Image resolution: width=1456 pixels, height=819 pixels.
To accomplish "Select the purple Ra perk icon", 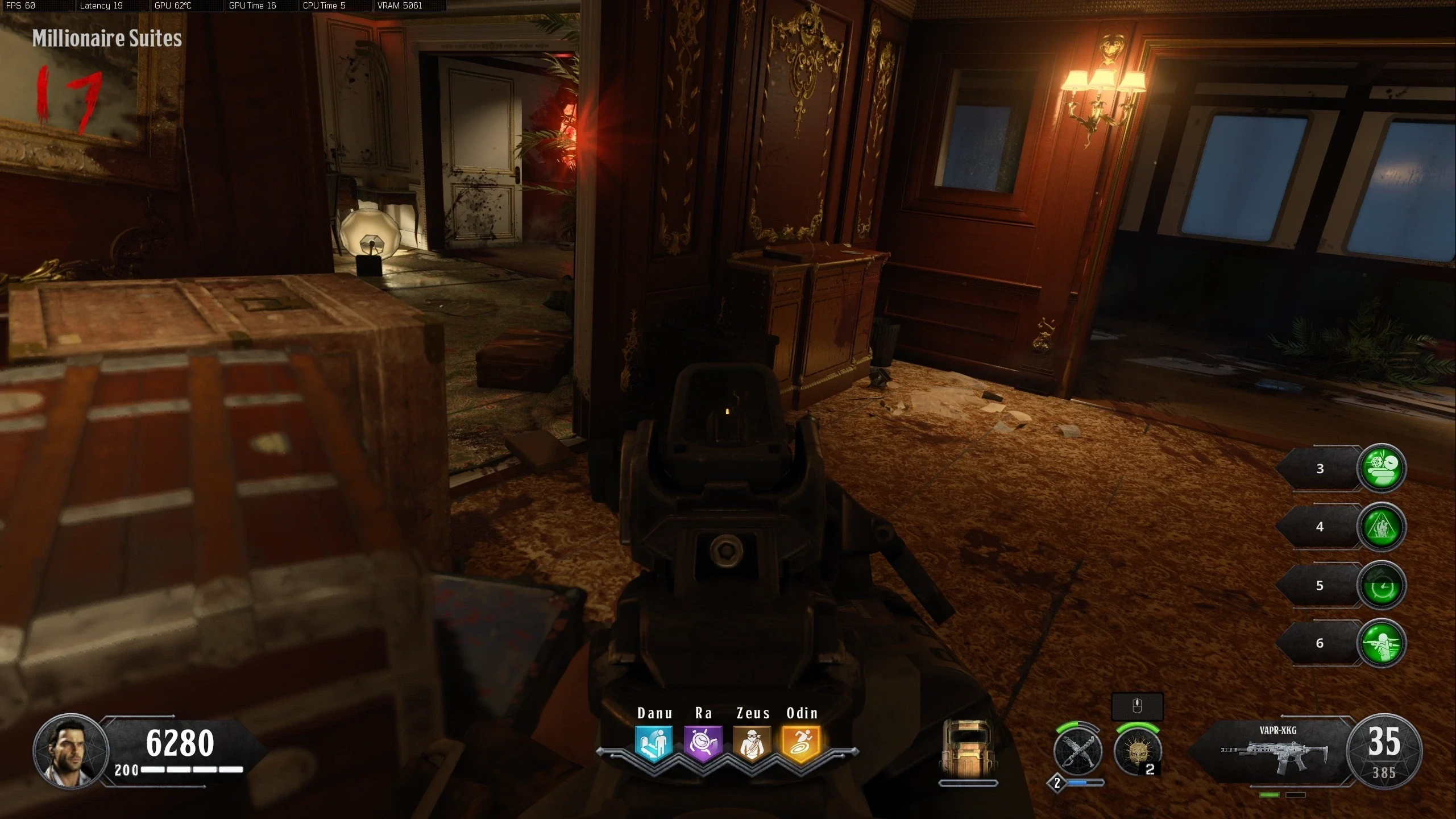I will point(703,743).
